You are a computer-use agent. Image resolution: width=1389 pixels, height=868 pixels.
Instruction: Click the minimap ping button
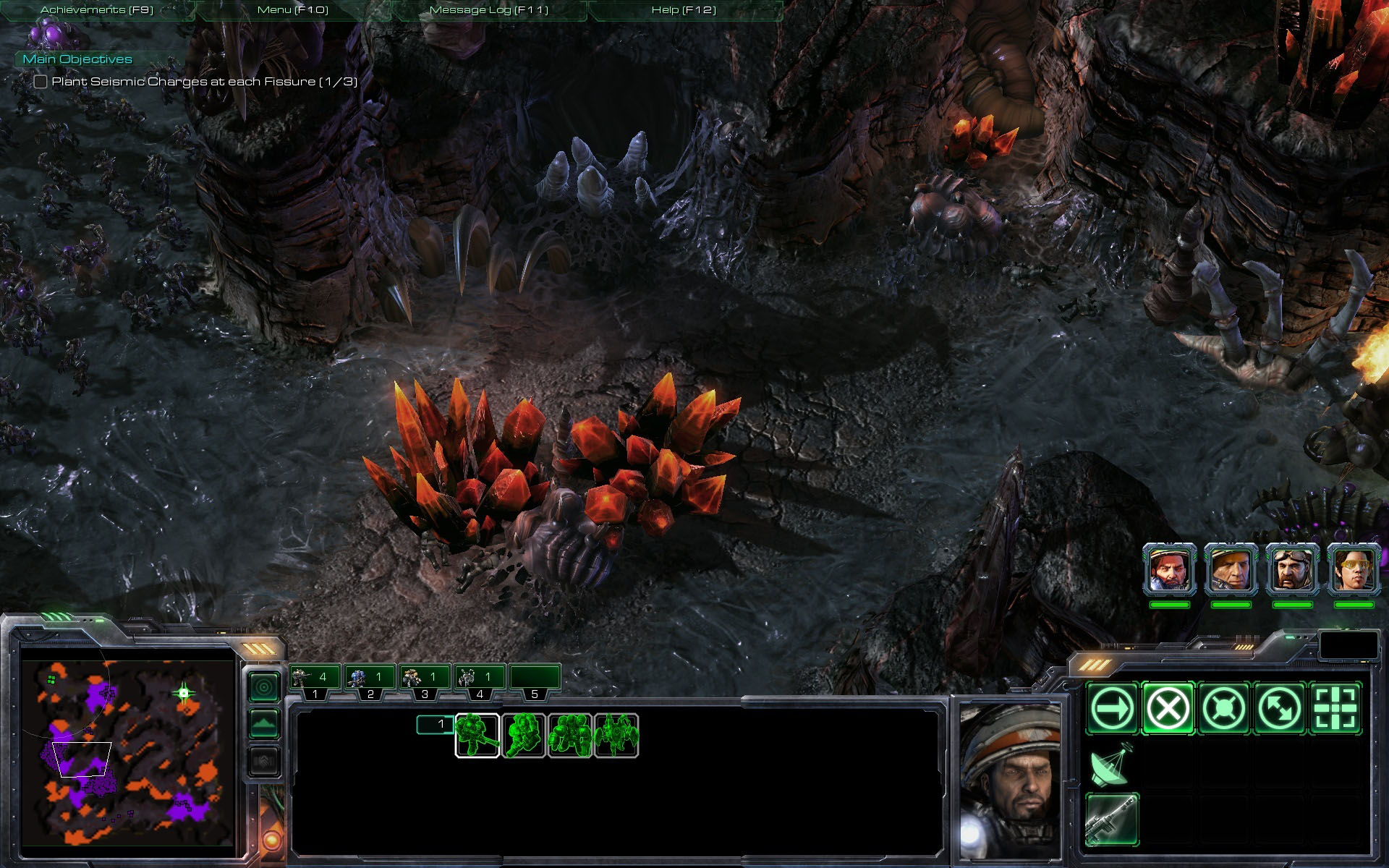click(x=264, y=686)
